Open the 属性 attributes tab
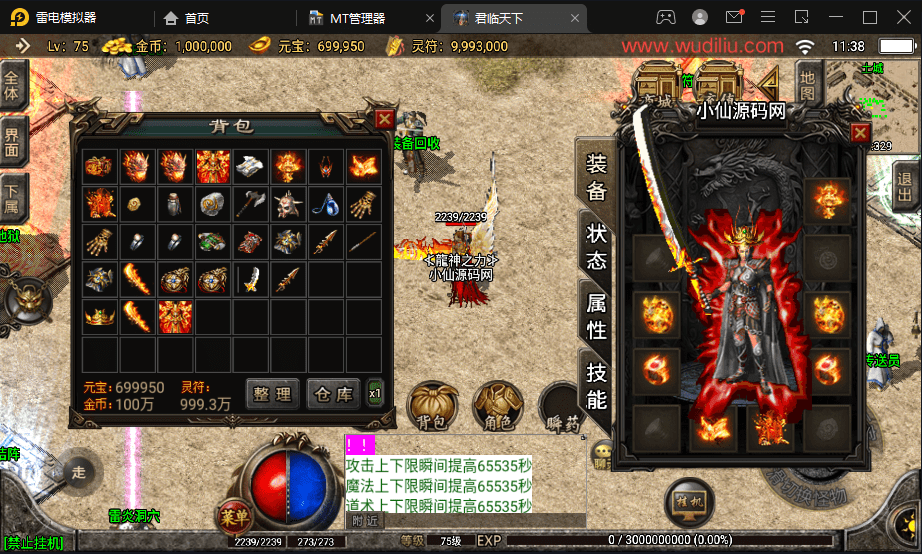Viewport: 922px width, 554px height. coord(596,315)
